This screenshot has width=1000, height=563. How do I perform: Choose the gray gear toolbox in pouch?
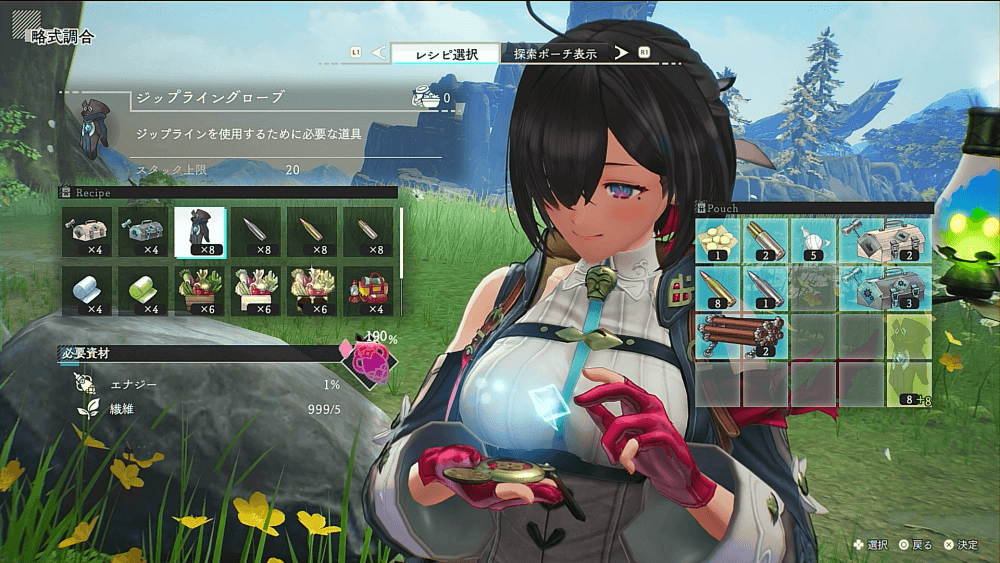tap(884, 289)
